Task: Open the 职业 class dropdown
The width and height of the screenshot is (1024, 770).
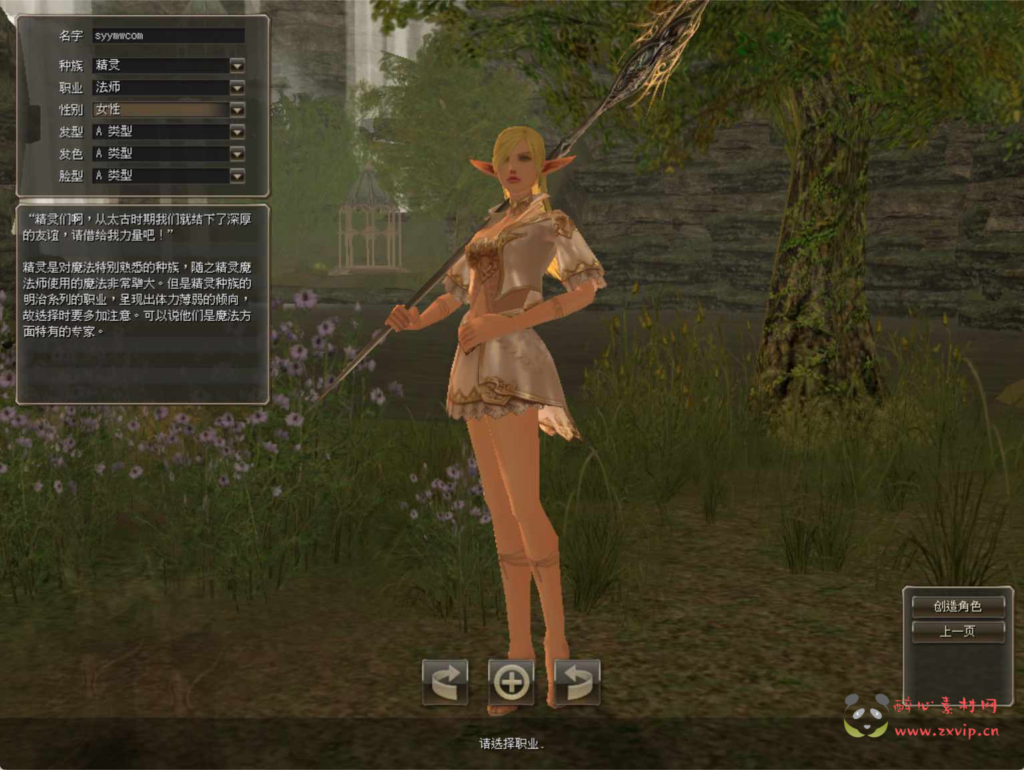Action: 237,87
